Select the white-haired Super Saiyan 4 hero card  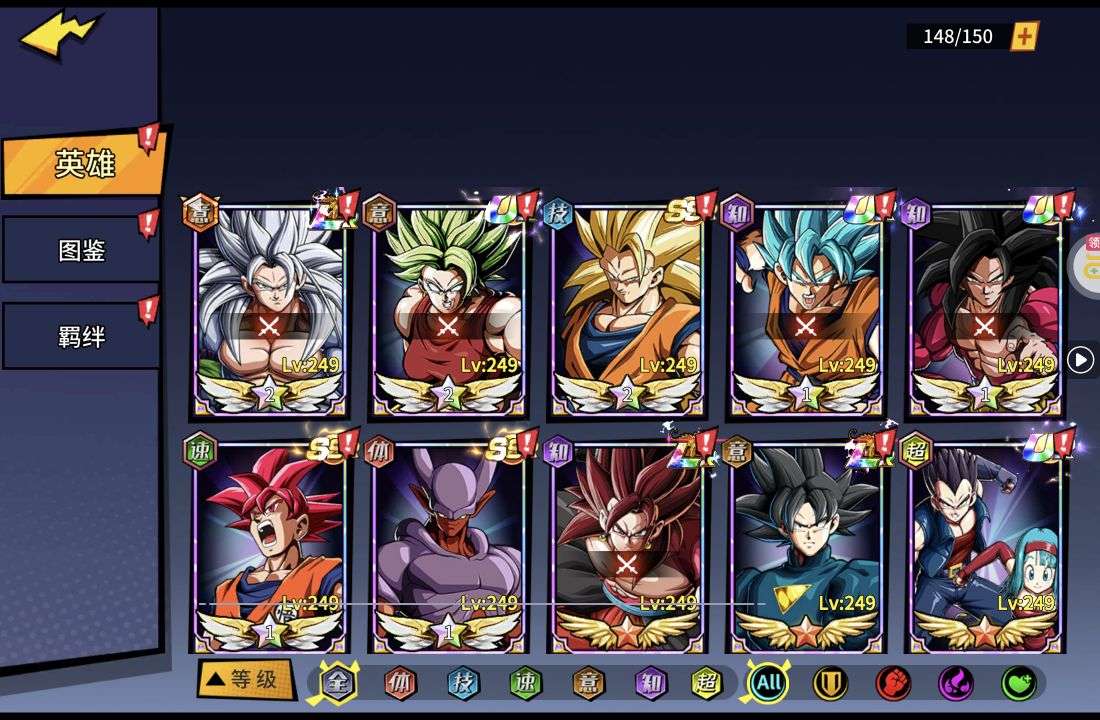point(269,307)
